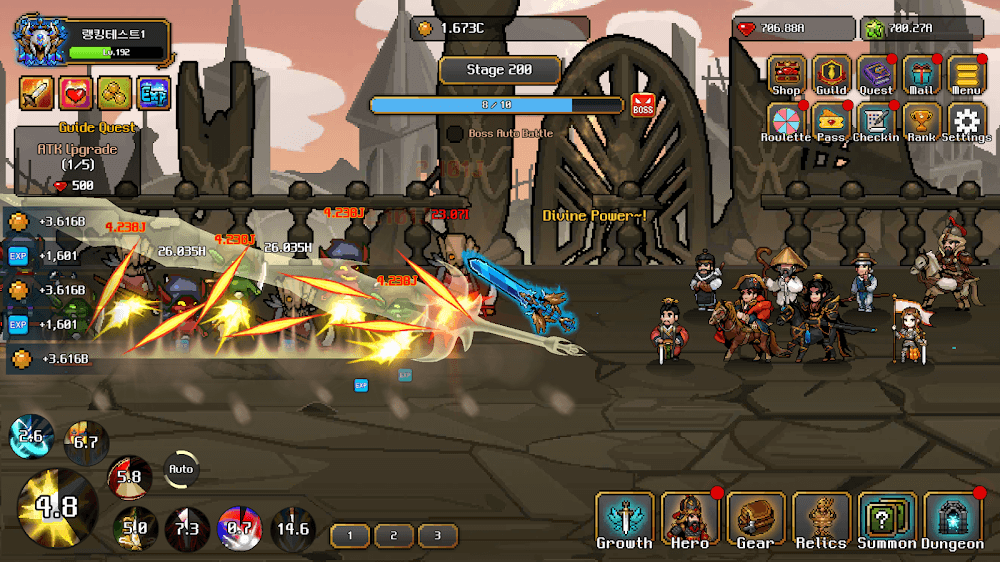Switch to the Growth tab
The image size is (1000, 562).
click(624, 521)
